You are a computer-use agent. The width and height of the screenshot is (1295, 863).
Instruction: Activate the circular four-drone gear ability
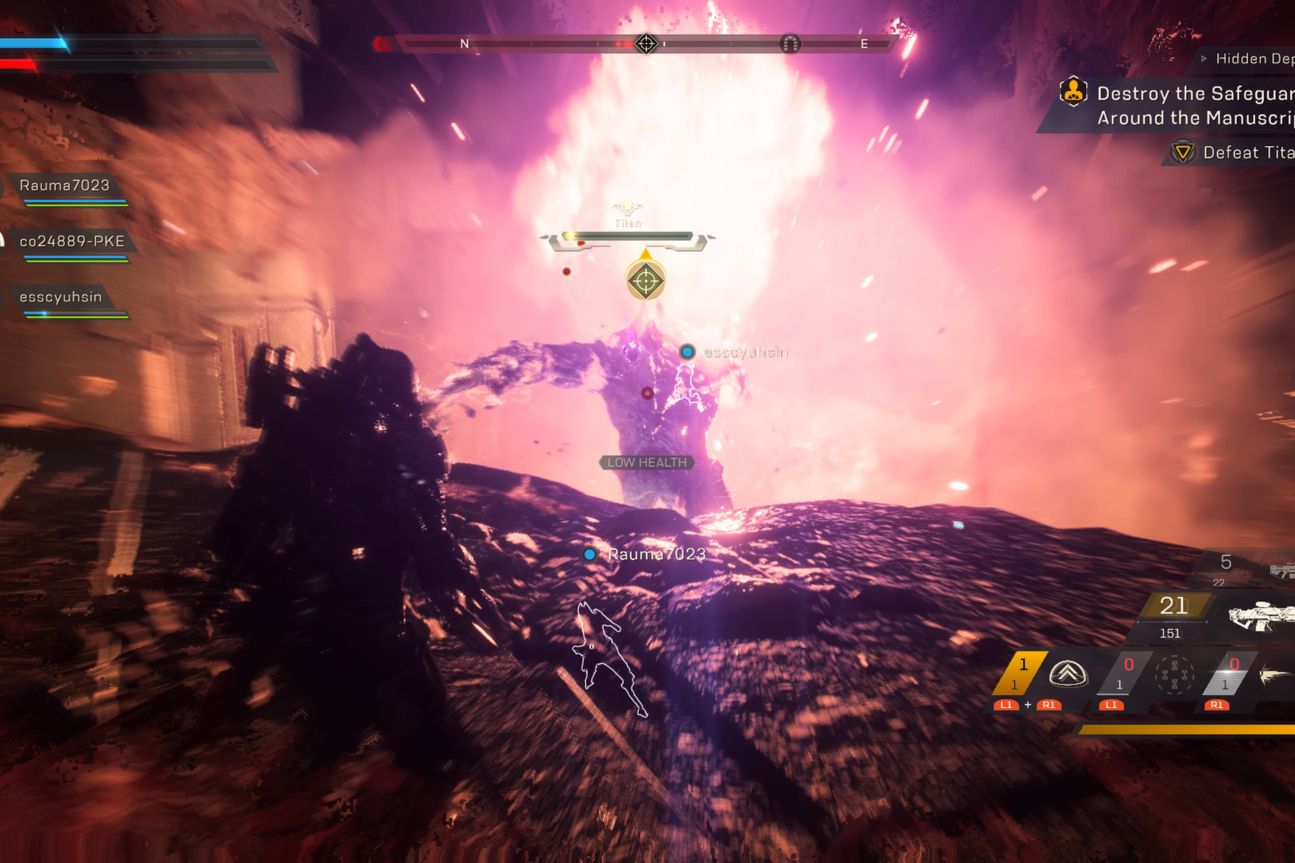(1174, 675)
